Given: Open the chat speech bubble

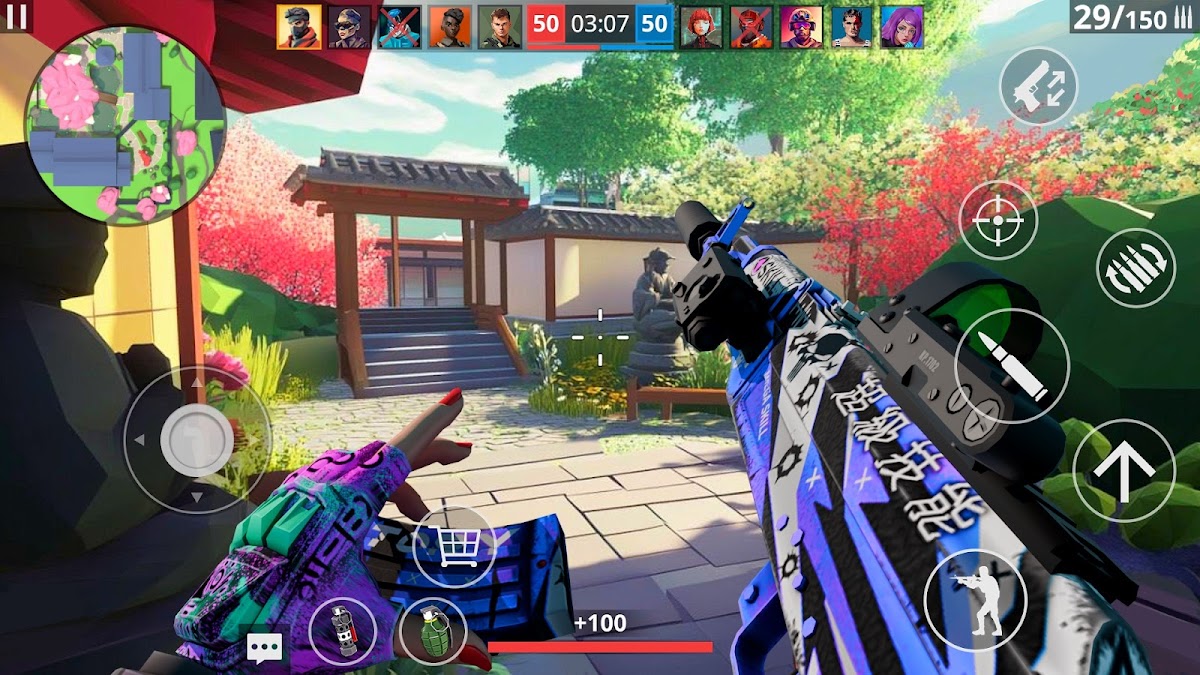Looking at the screenshot, I should [x=264, y=649].
